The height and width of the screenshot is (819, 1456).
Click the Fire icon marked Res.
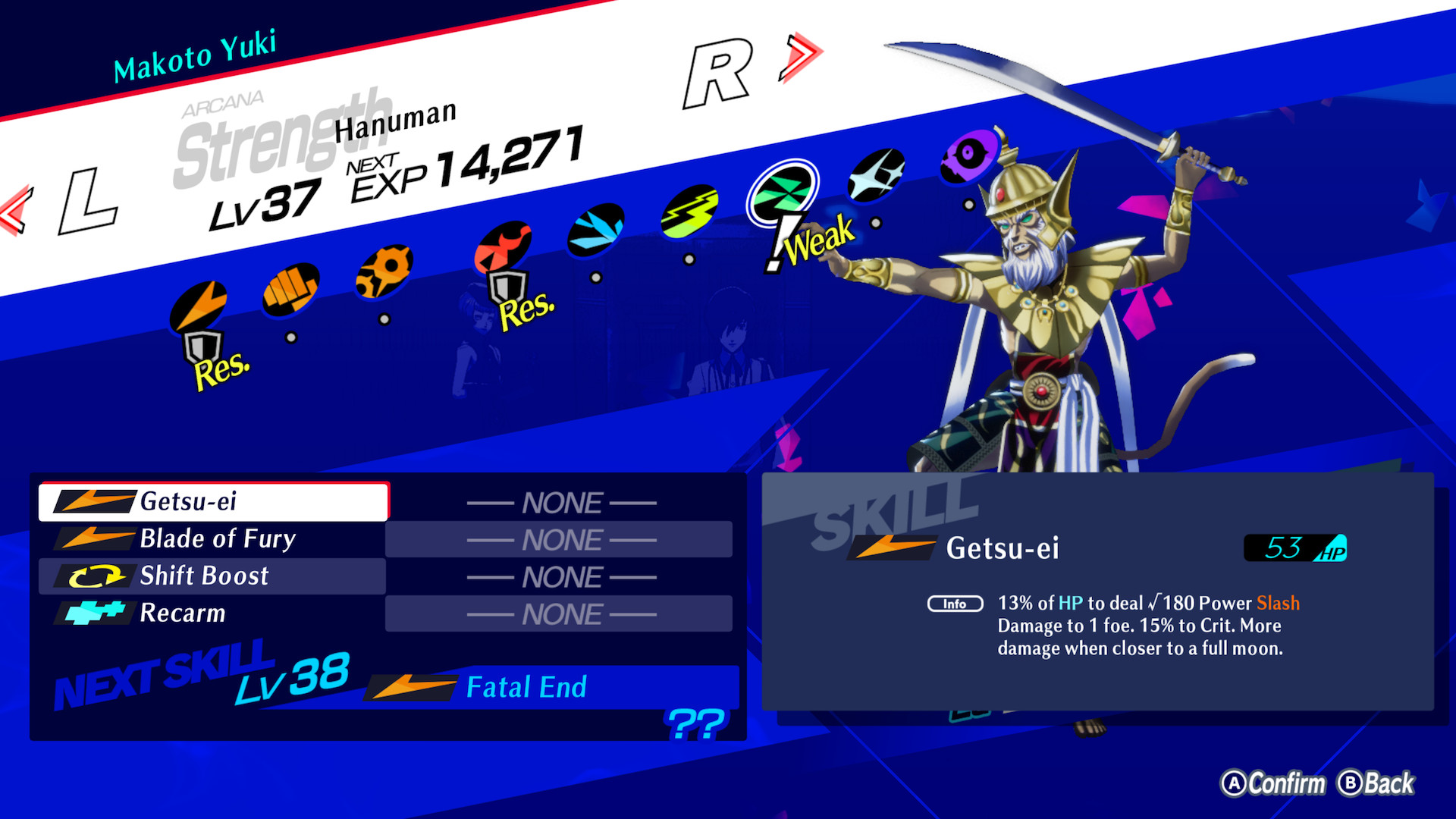503,246
